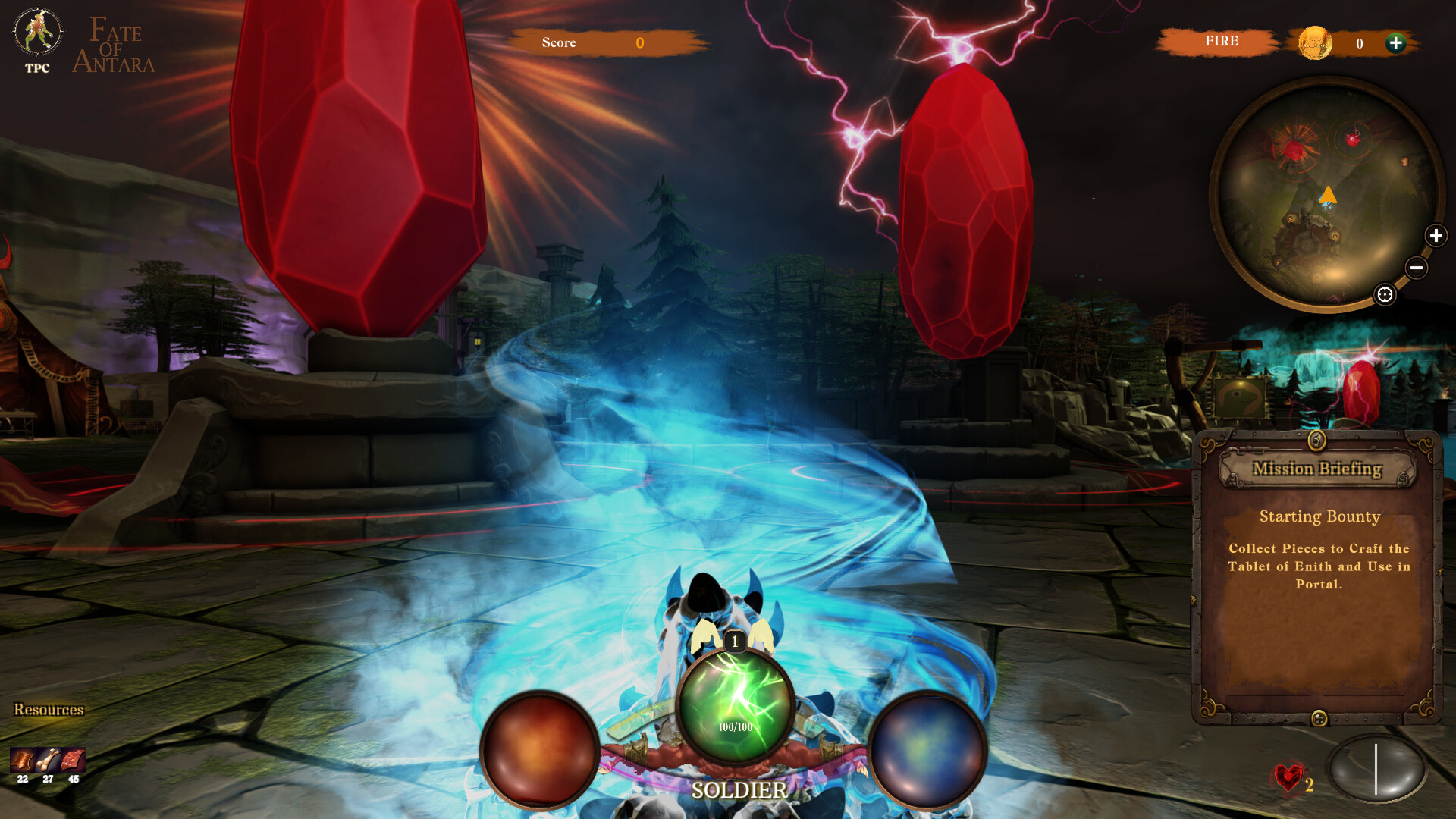Screen dimensions: 1456x819
Task: Zoom out the minimap with the minus button
Action: pos(1415,267)
